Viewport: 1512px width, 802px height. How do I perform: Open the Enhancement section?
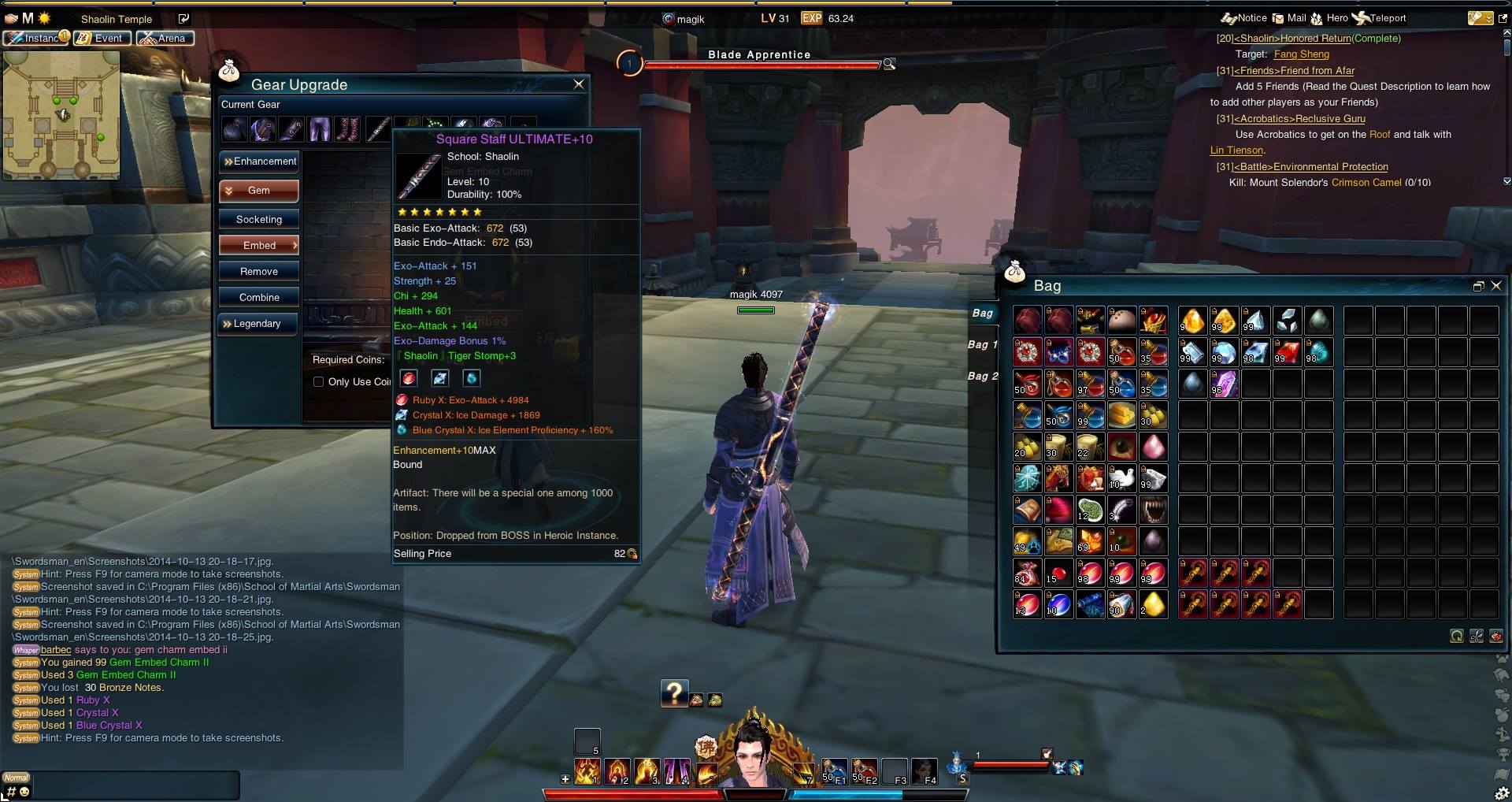coord(259,162)
